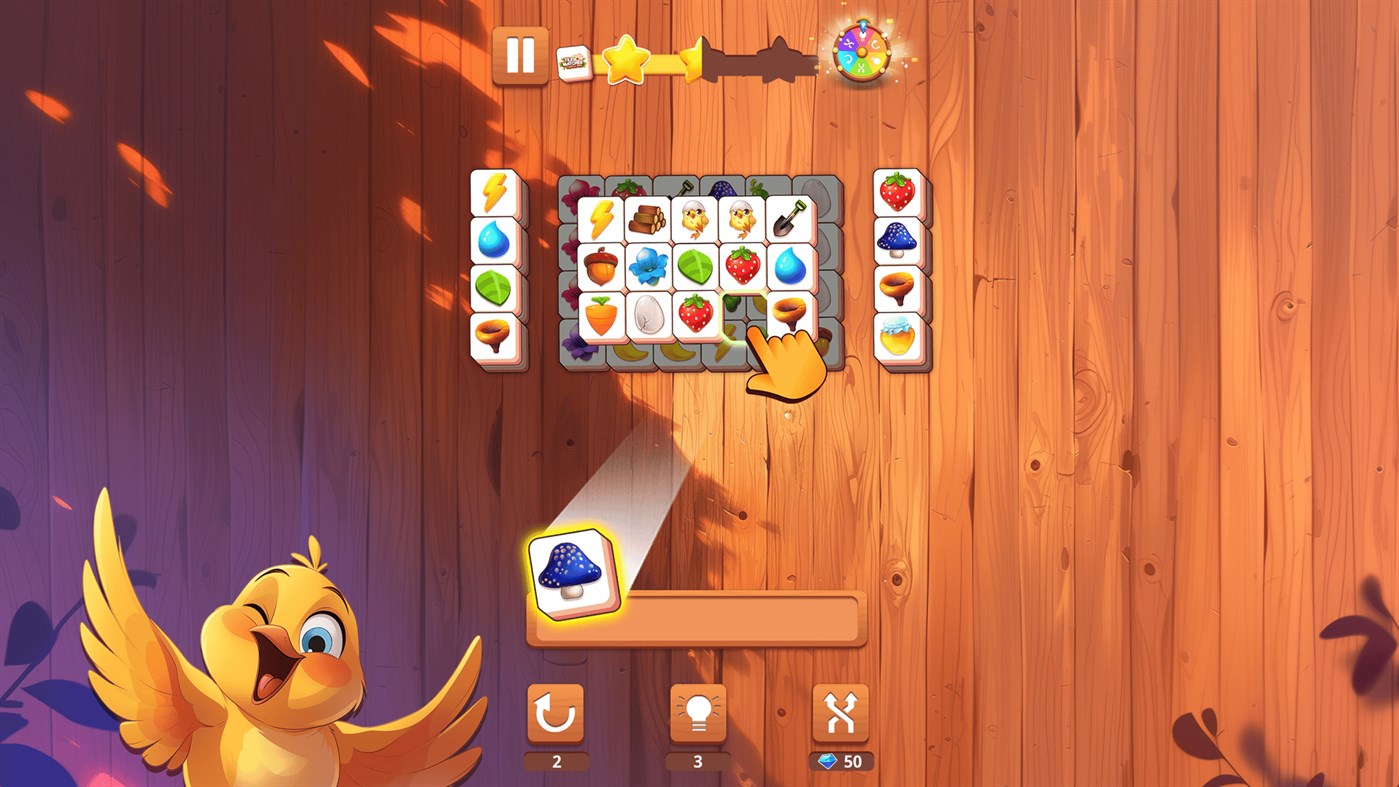Tap the Undo arrow button showing 2 uses
The width and height of the screenshot is (1399, 787).
[x=556, y=713]
